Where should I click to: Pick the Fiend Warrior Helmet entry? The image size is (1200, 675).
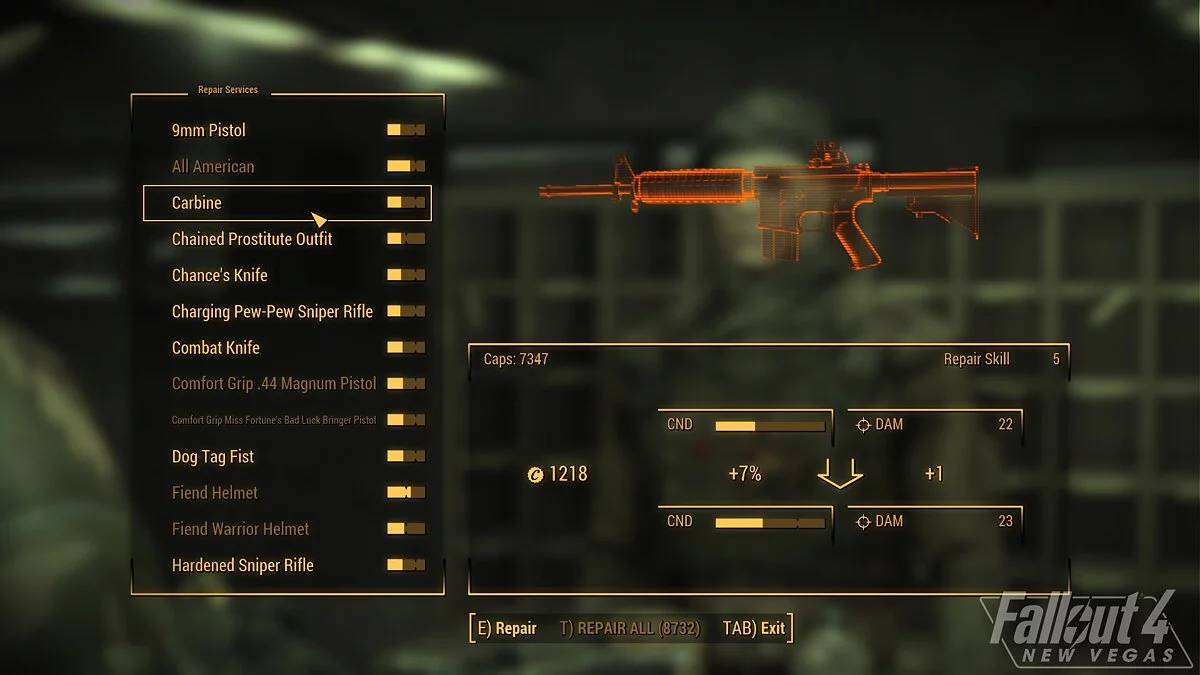(x=241, y=528)
